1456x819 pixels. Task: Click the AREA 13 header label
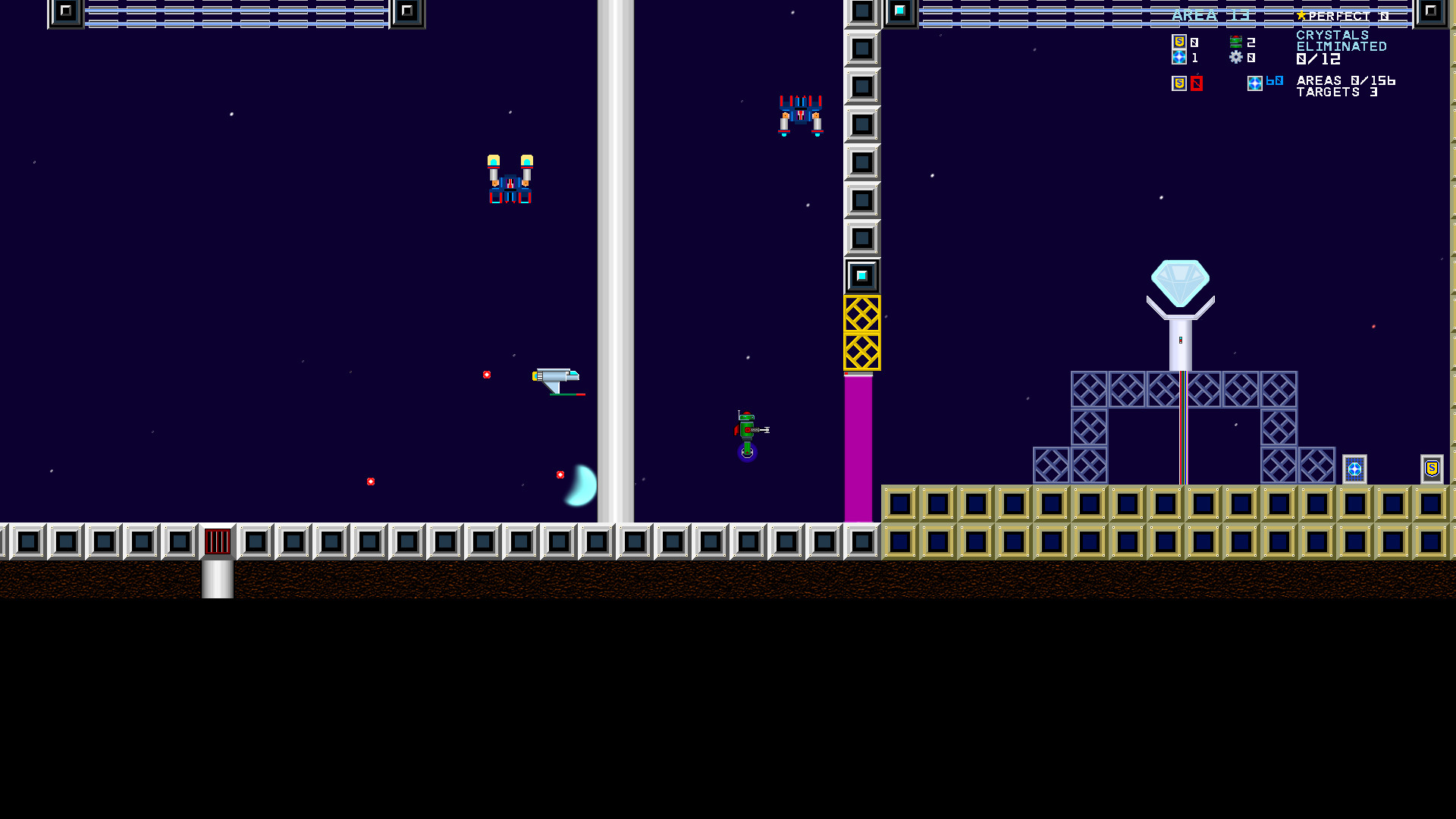click(x=1211, y=15)
